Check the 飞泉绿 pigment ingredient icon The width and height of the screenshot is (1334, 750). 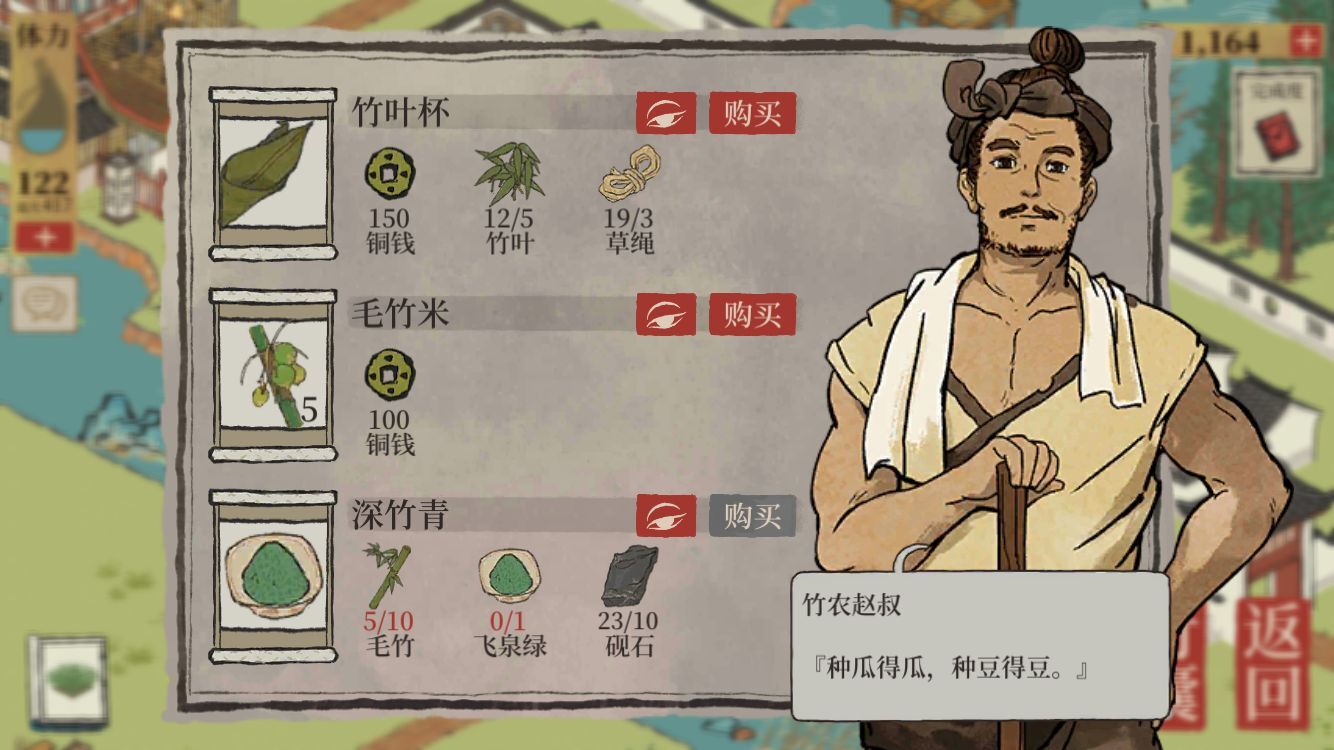tap(509, 575)
